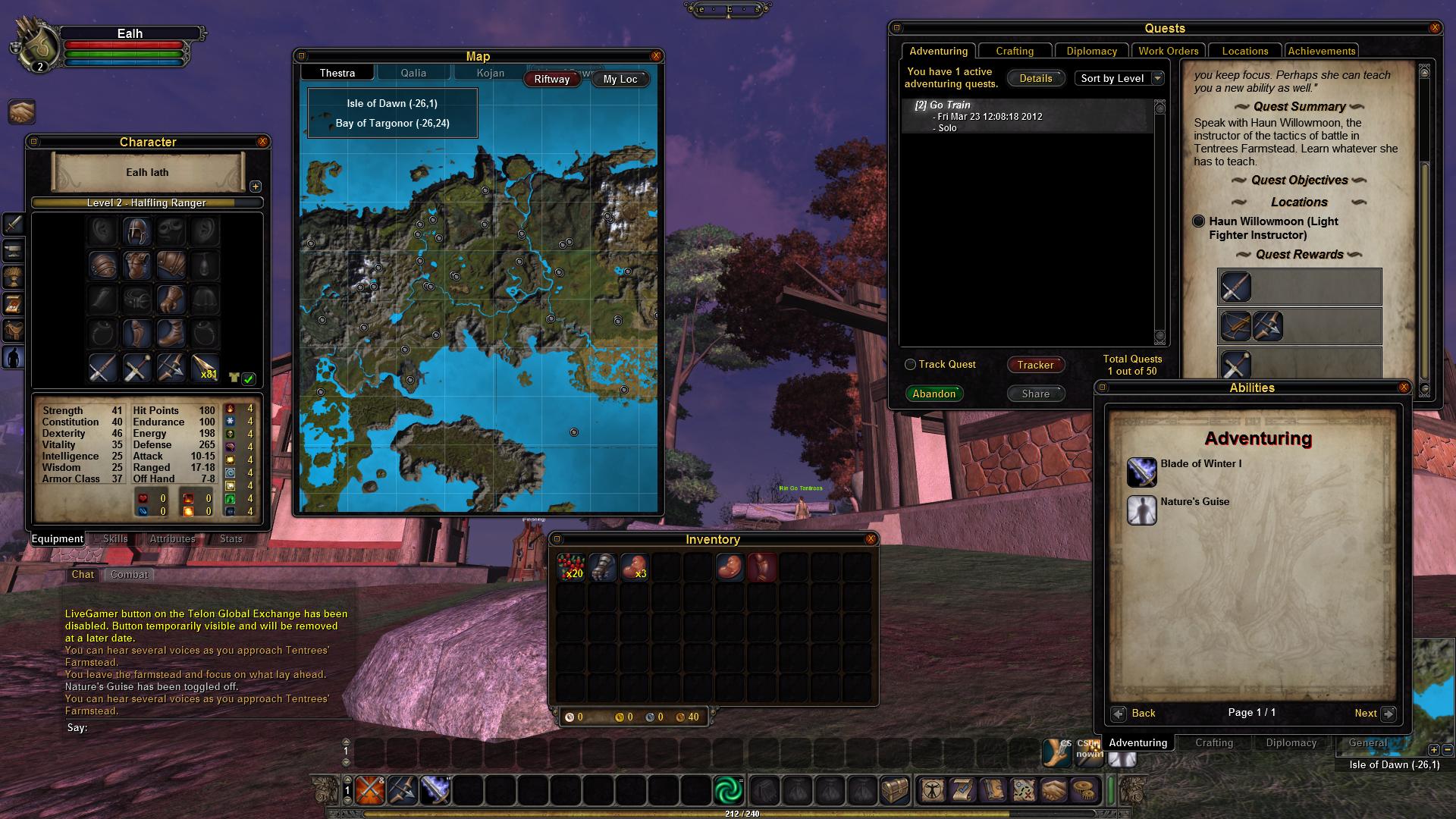1456x819 pixels.
Task: Center map with My Loc button
Action: [620, 79]
